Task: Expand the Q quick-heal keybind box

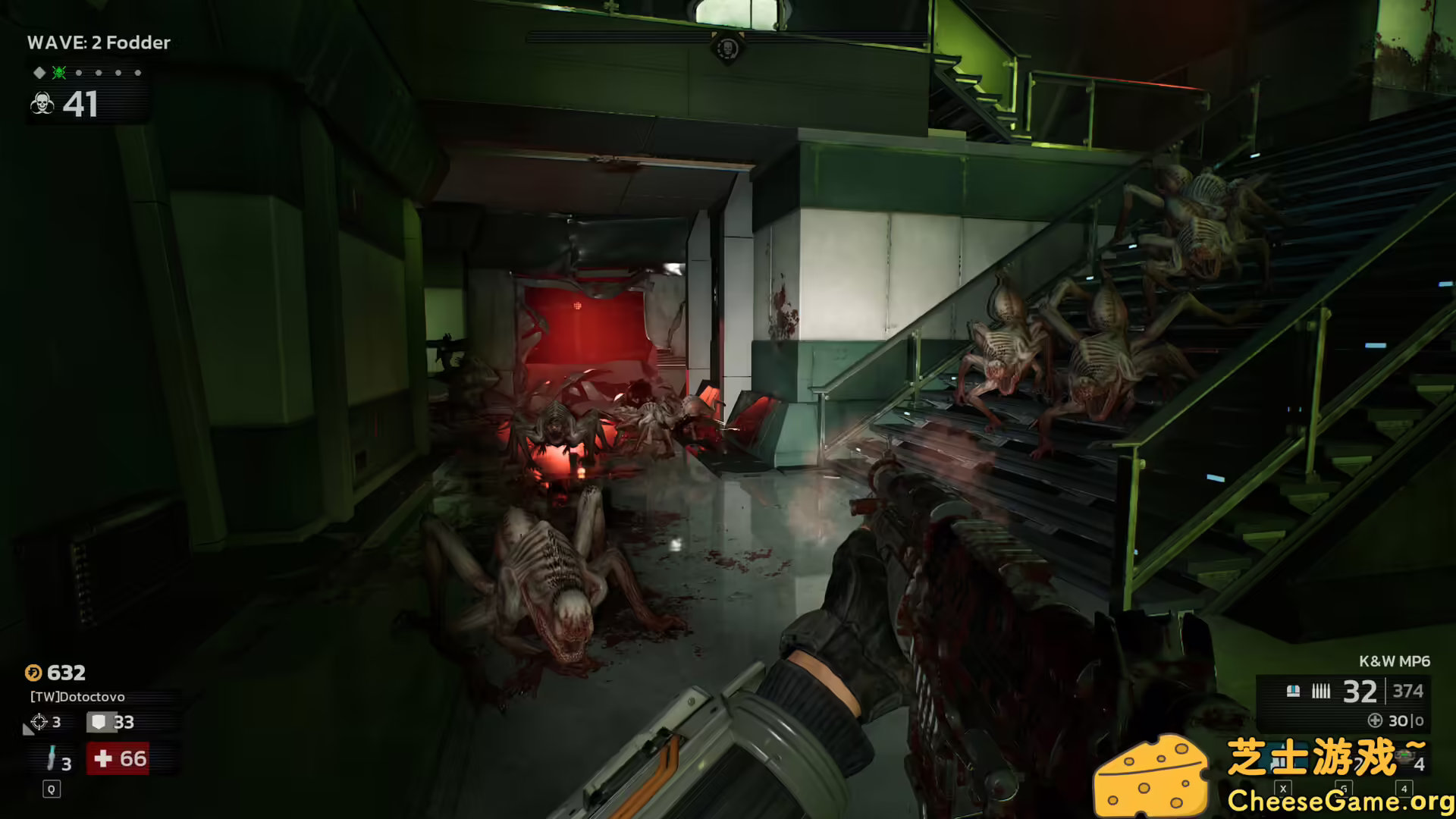Action: (52, 789)
